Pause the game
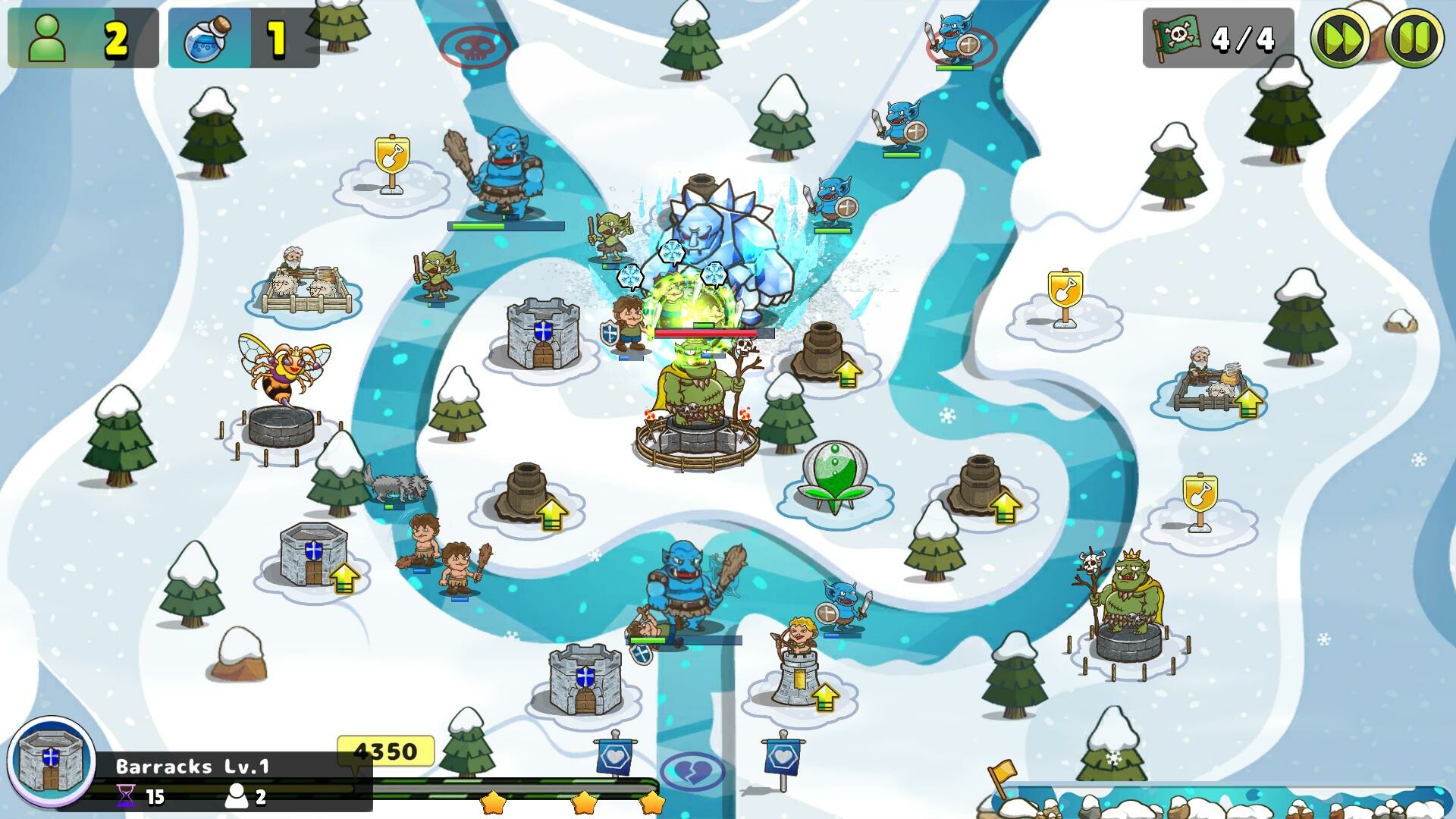The width and height of the screenshot is (1456, 819). (1412, 36)
